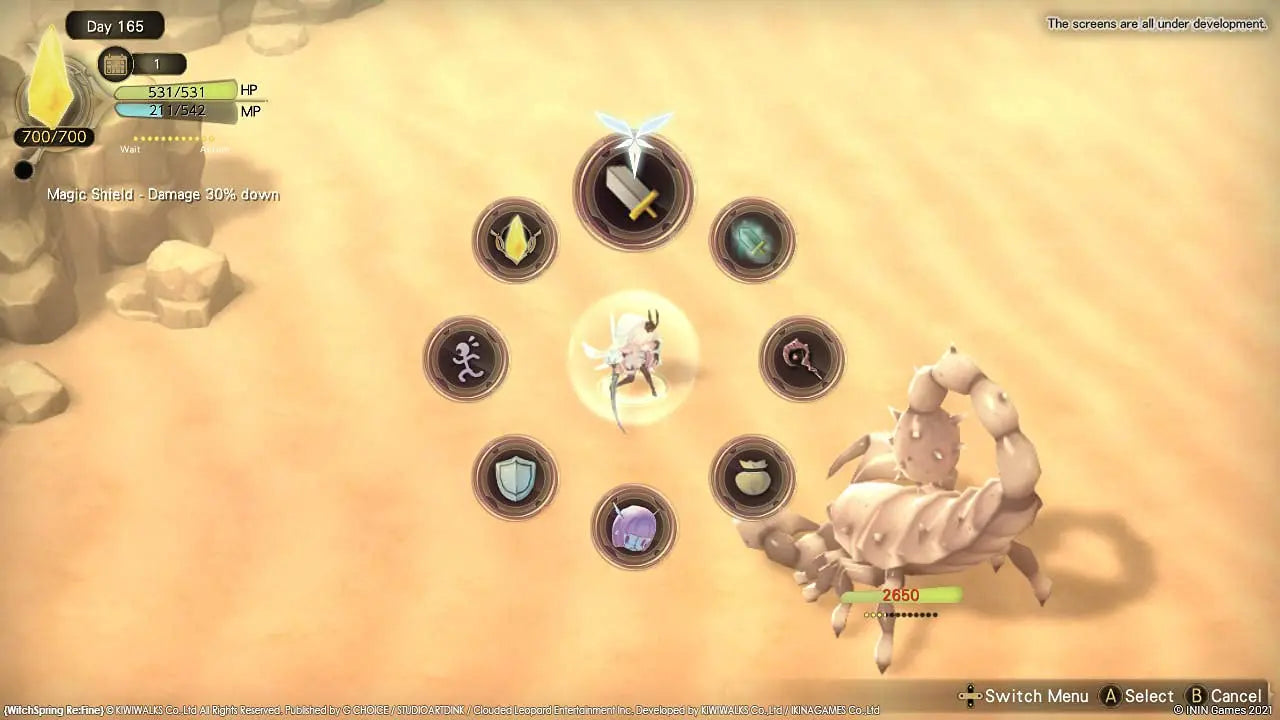Image resolution: width=1280 pixels, height=720 pixels.
Task: Open the Magic Shield status text
Action: coord(163,194)
